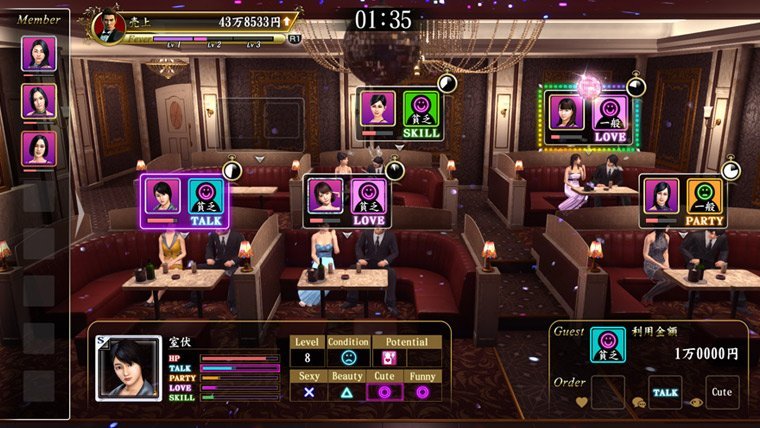The image size is (760, 428).
Task: Click the manager portrait beside the 売上 total
Action: 109,24
